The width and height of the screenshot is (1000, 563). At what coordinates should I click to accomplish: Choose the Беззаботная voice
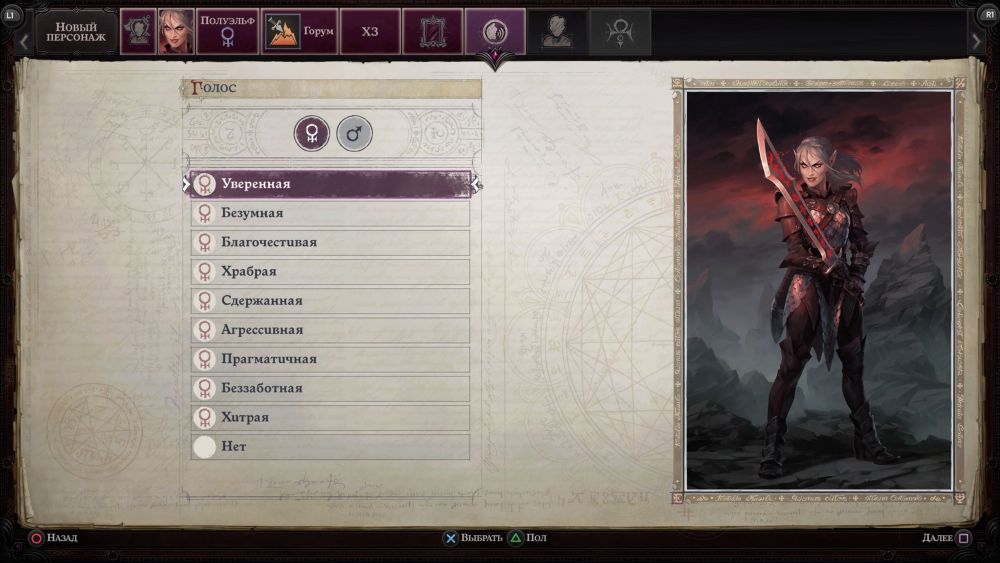click(330, 388)
